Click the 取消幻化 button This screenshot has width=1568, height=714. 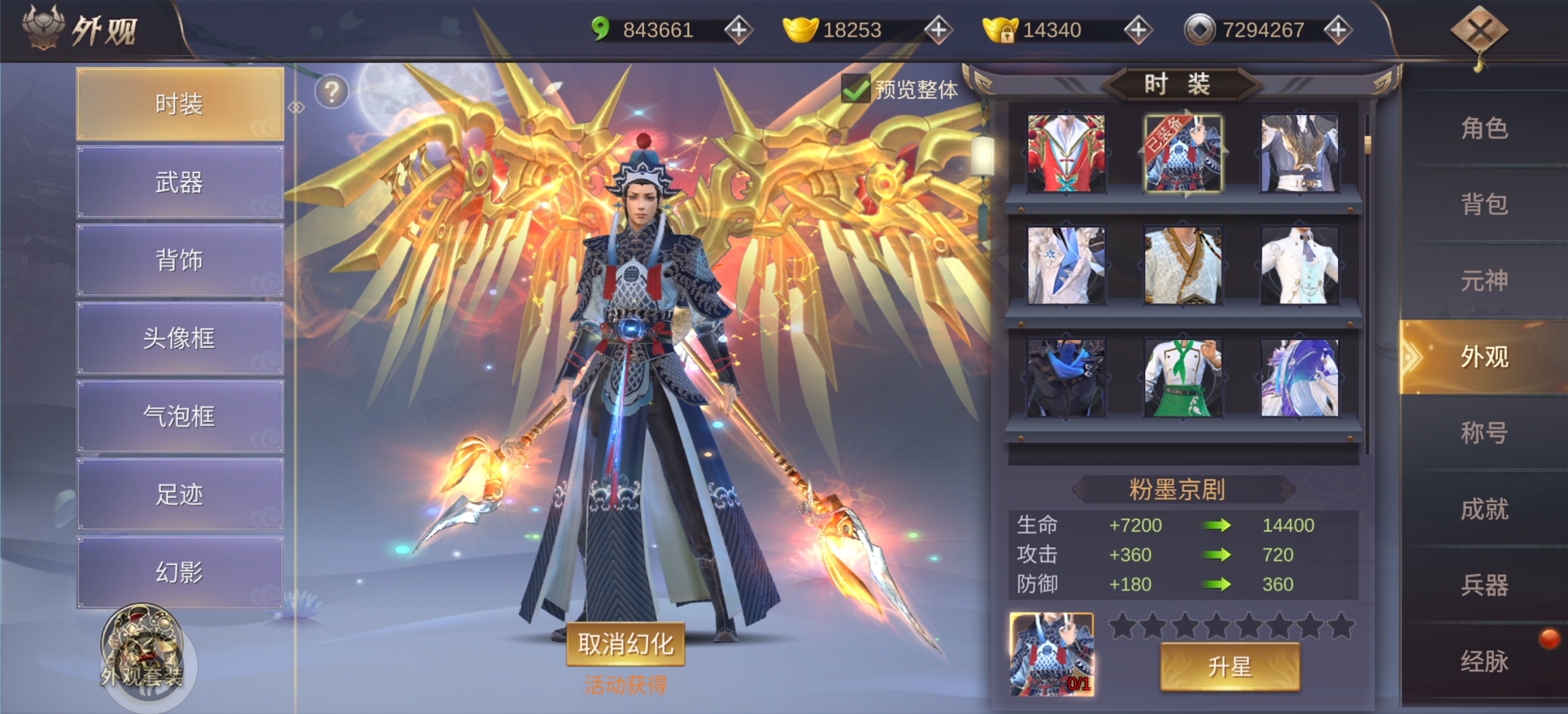pyautogui.click(x=625, y=644)
